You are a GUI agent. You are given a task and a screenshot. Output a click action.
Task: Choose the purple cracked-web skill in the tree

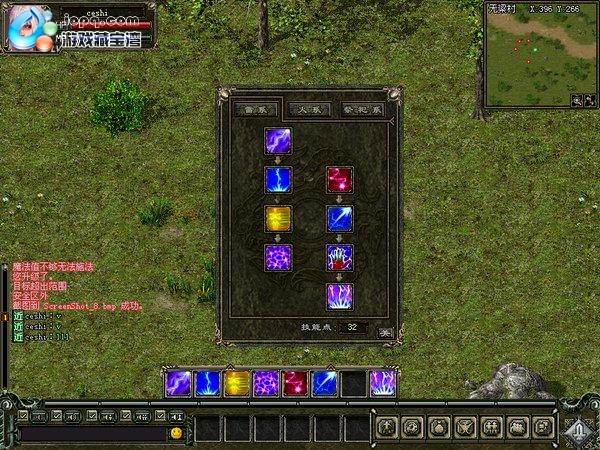point(279,258)
